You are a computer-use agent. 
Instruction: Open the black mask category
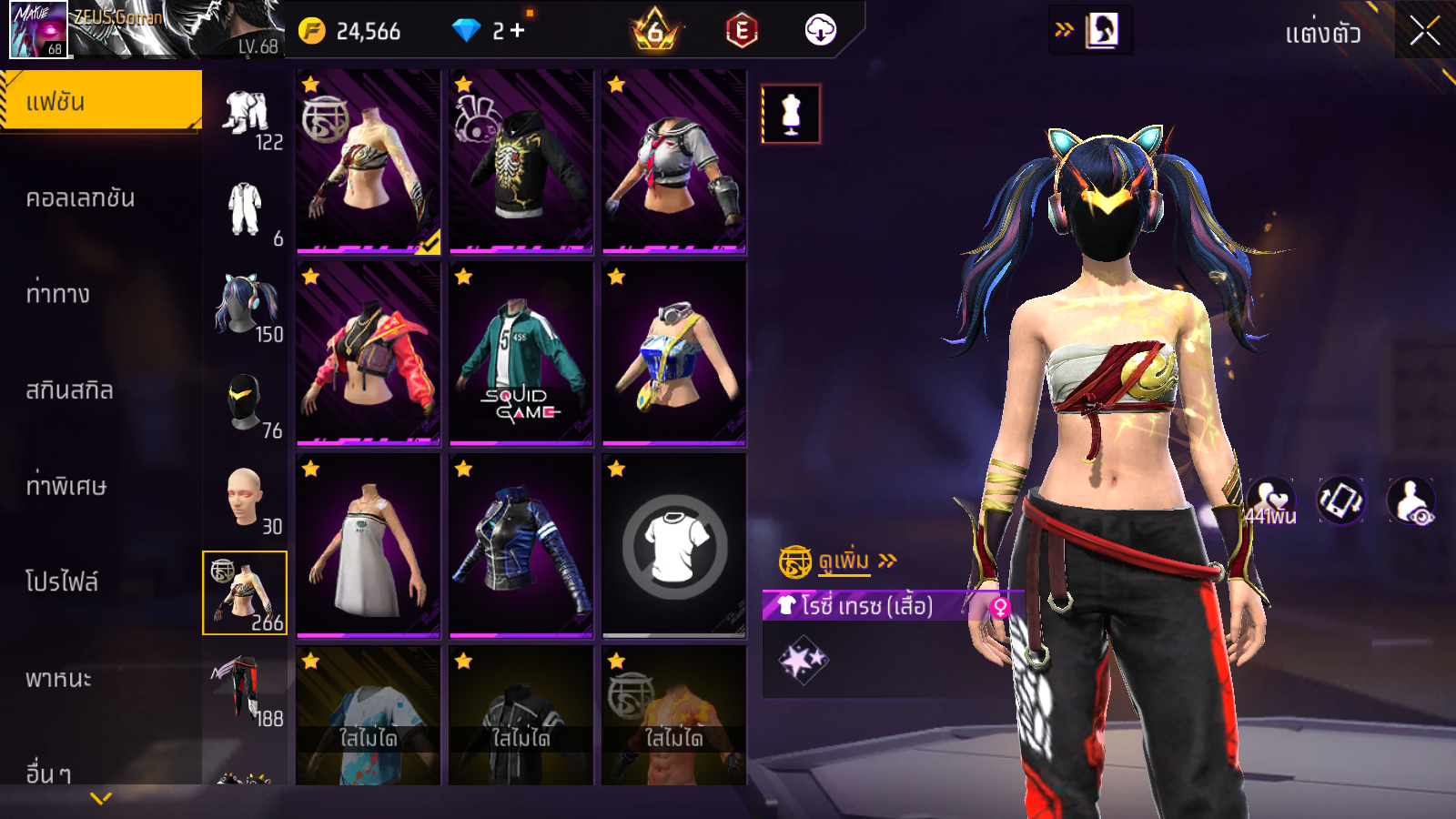[245, 401]
